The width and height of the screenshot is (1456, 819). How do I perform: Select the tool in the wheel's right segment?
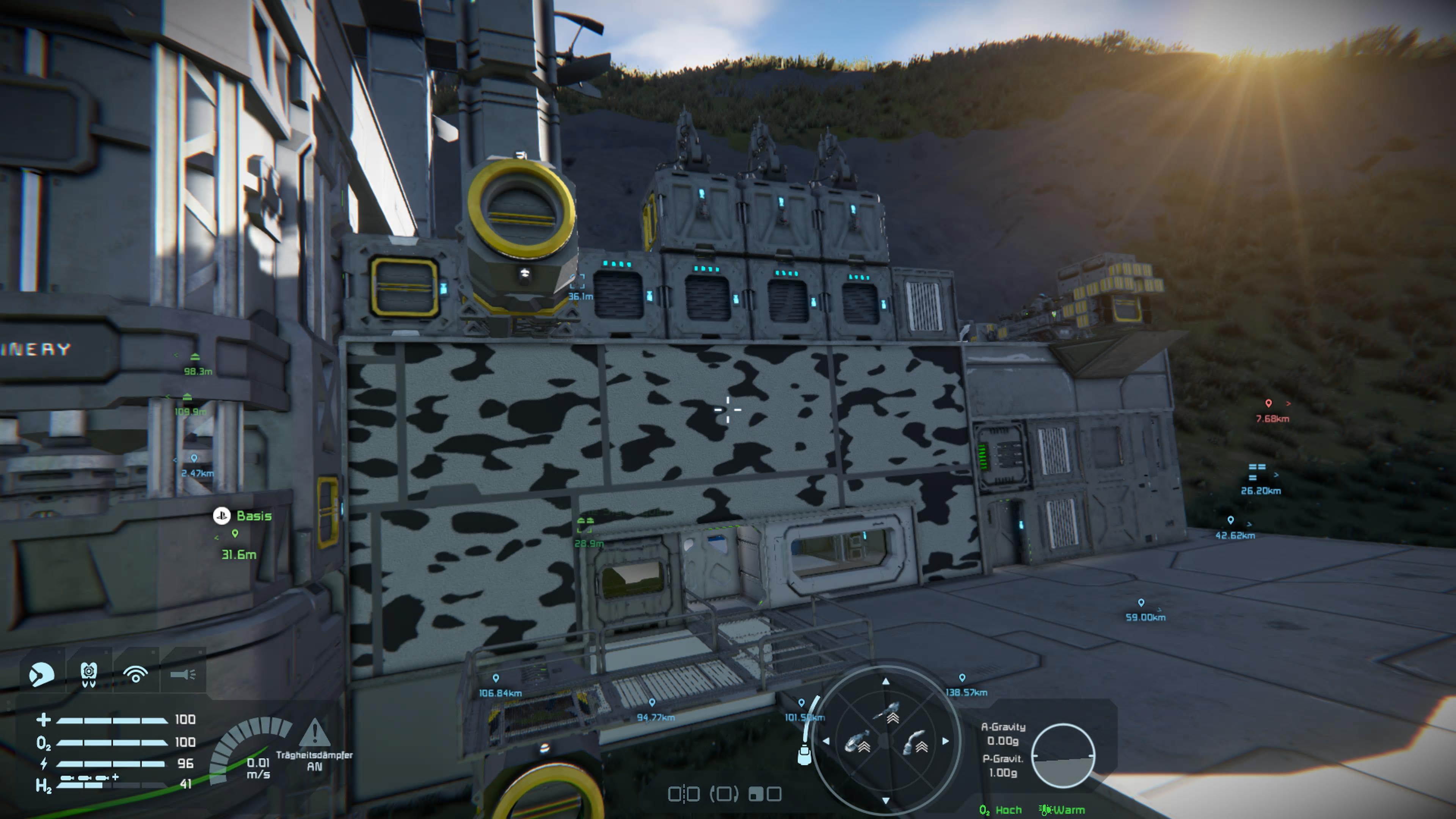[916, 743]
